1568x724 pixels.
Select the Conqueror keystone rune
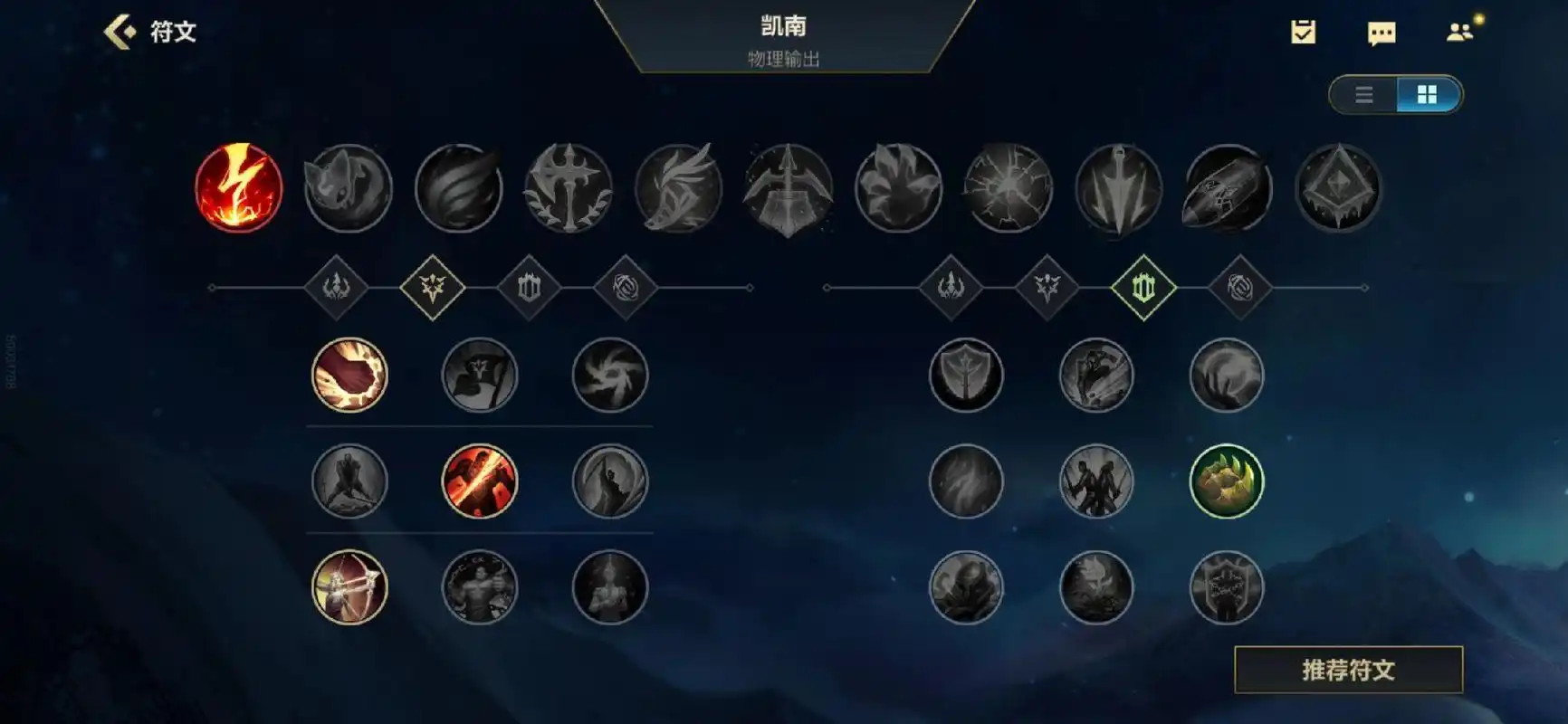point(568,189)
